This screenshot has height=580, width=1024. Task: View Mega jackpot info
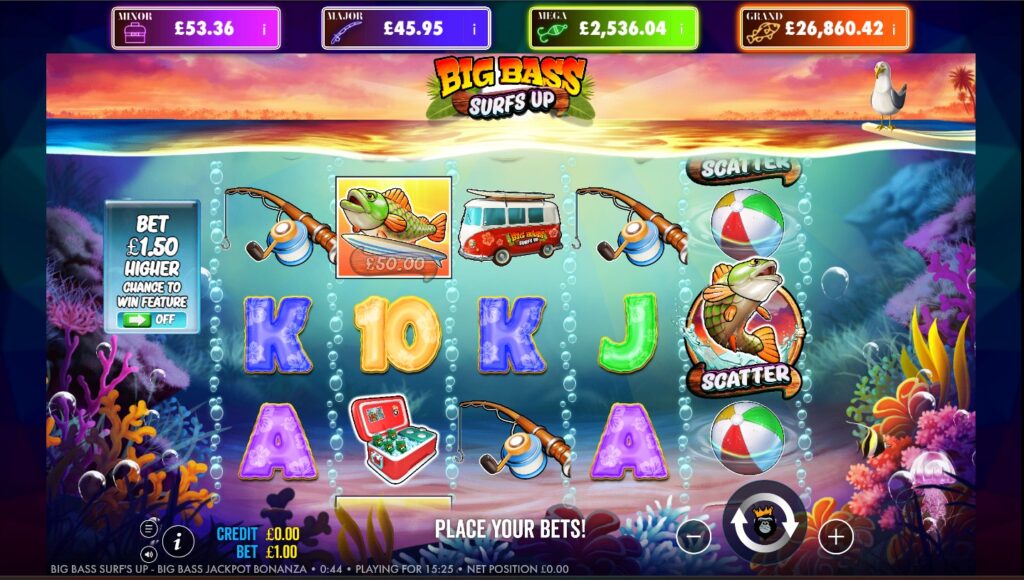683,29
